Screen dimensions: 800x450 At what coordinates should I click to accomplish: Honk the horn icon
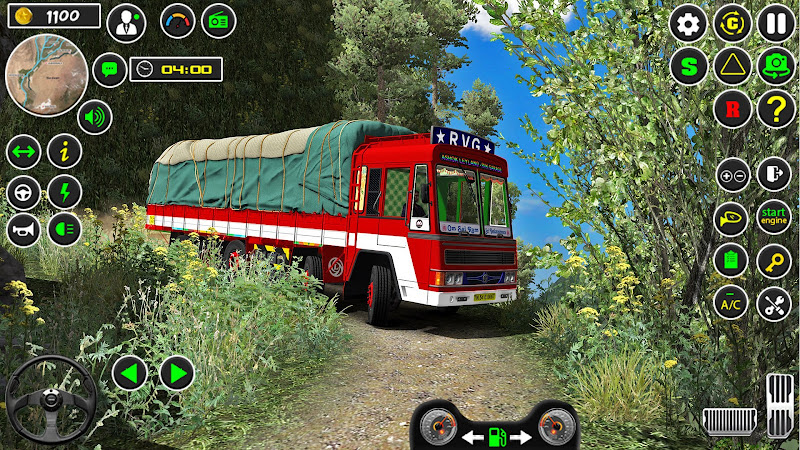click(x=23, y=230)
